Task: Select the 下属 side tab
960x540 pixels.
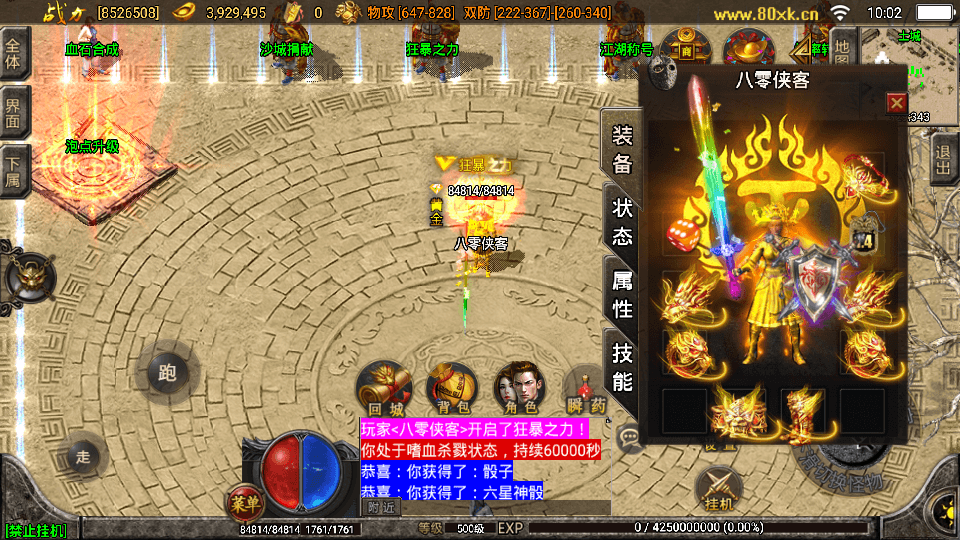Action: click(x=14, y=170)
